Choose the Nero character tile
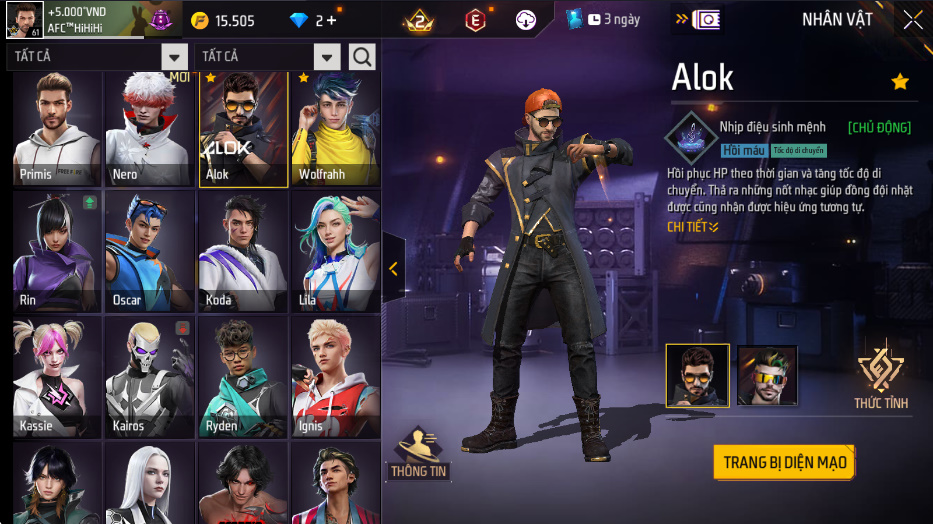This screenshot has width=933, height=524. (150, 130)
